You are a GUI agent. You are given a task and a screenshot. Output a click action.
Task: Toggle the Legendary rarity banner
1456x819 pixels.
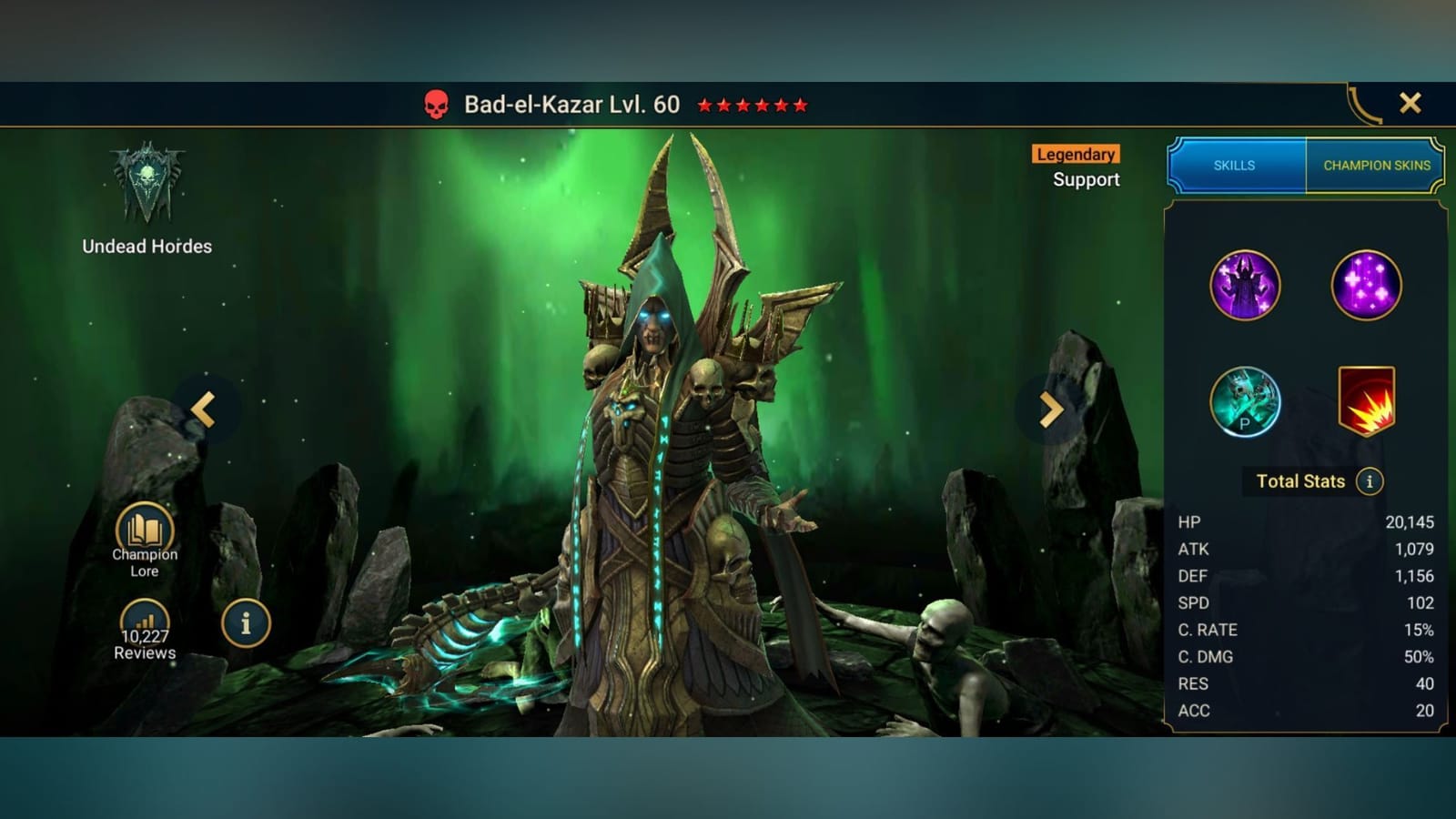(1075, 154)
